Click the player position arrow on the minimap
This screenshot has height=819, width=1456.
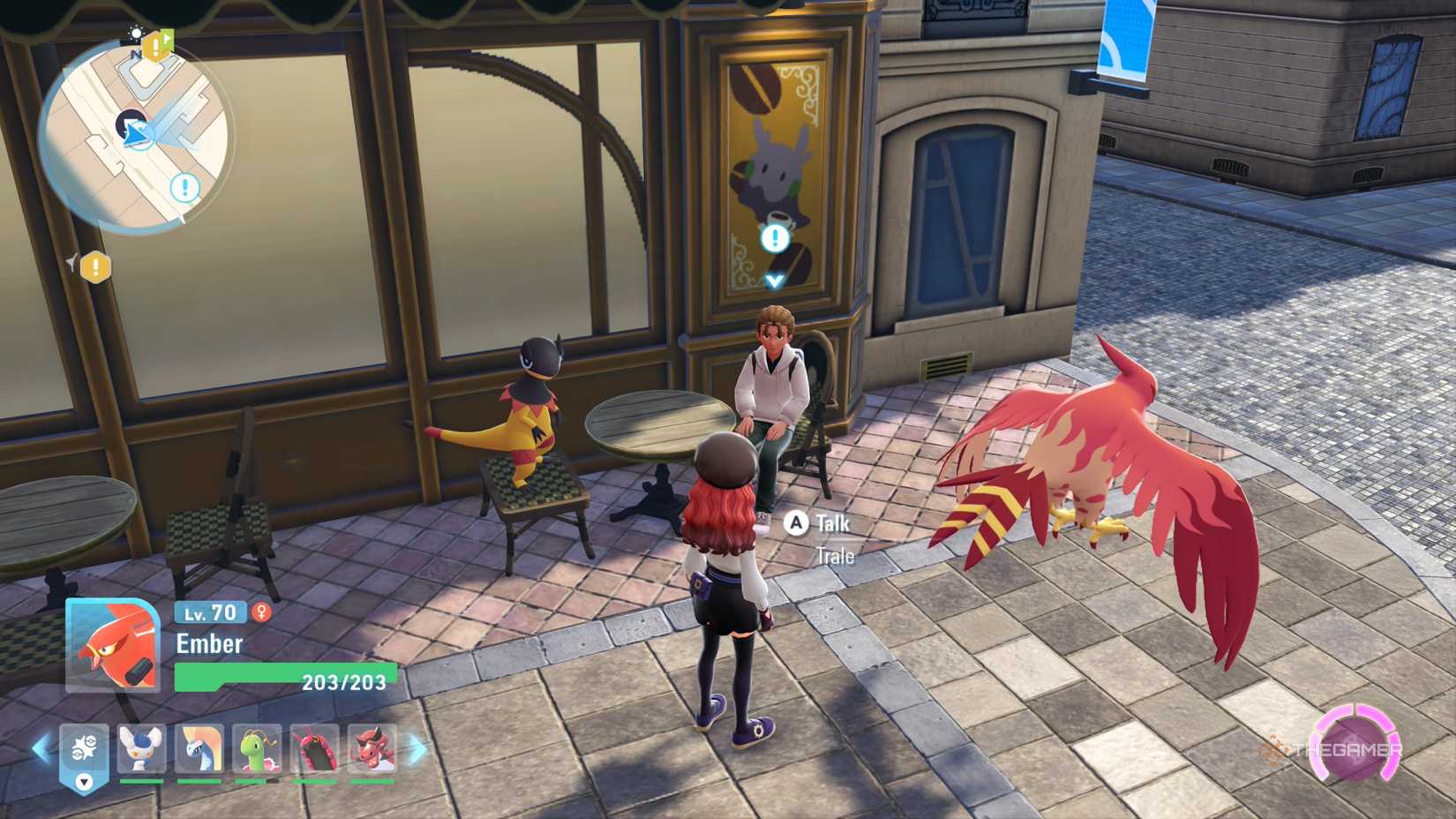[134, 132]
